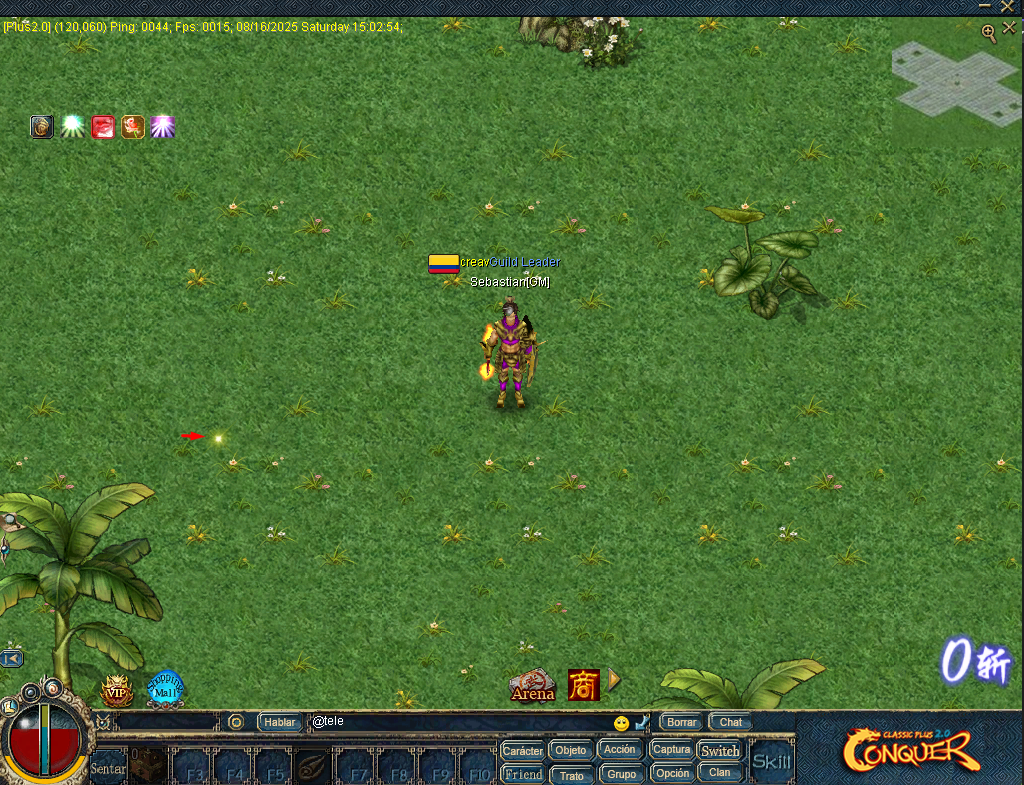Click the Acción button
This screenshot has height=785, width=1024.
(620, 749)
